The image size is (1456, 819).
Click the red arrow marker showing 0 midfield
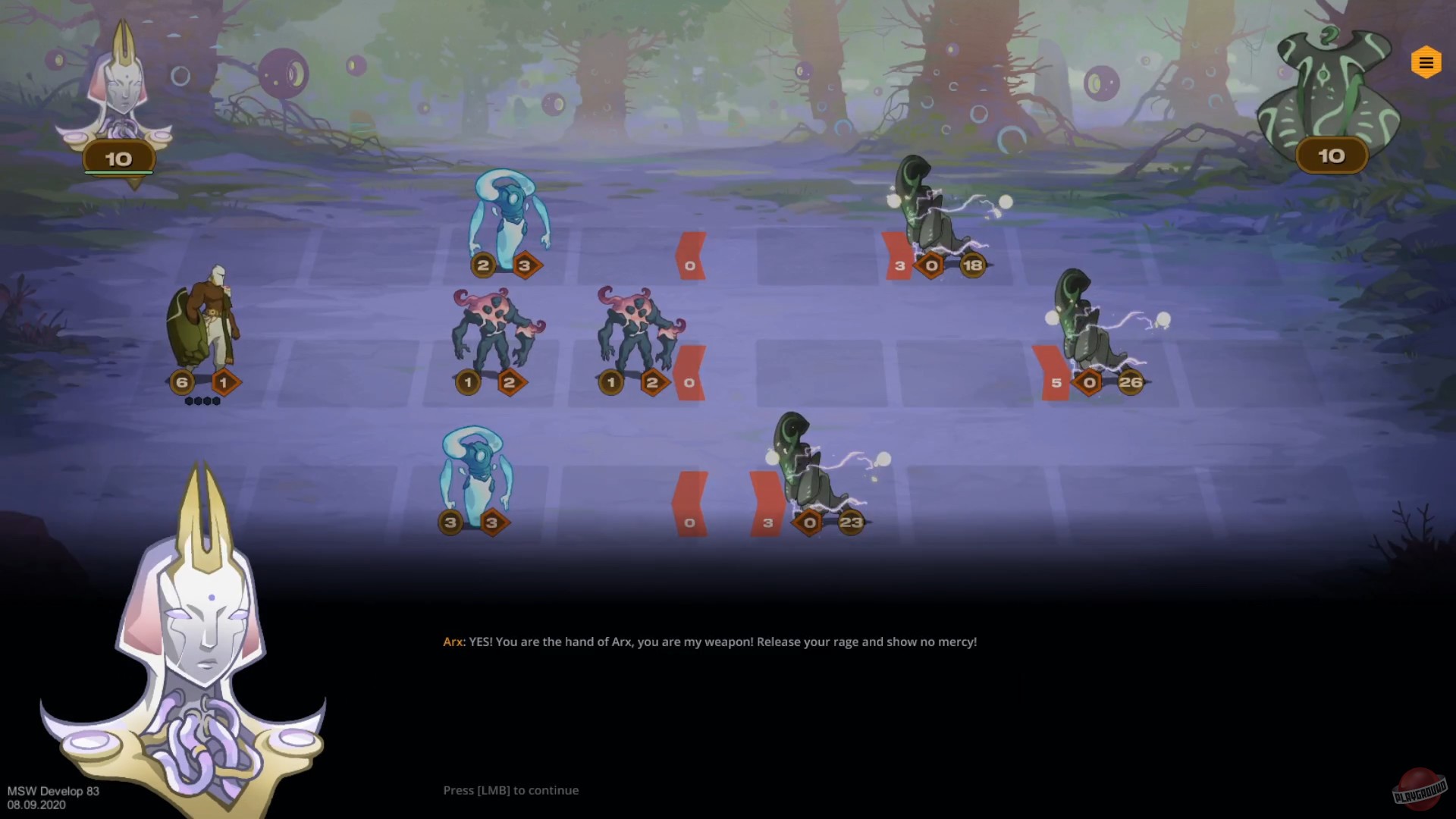(x=690, y=254)
